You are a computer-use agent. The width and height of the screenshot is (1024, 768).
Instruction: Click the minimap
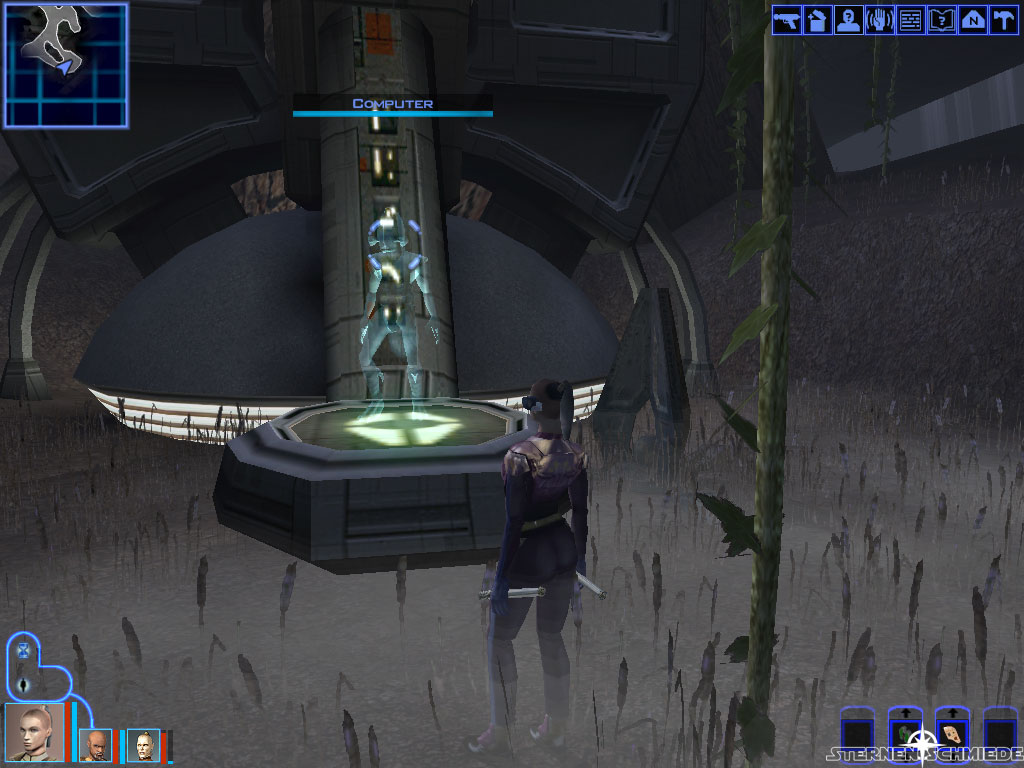point(66,65)
